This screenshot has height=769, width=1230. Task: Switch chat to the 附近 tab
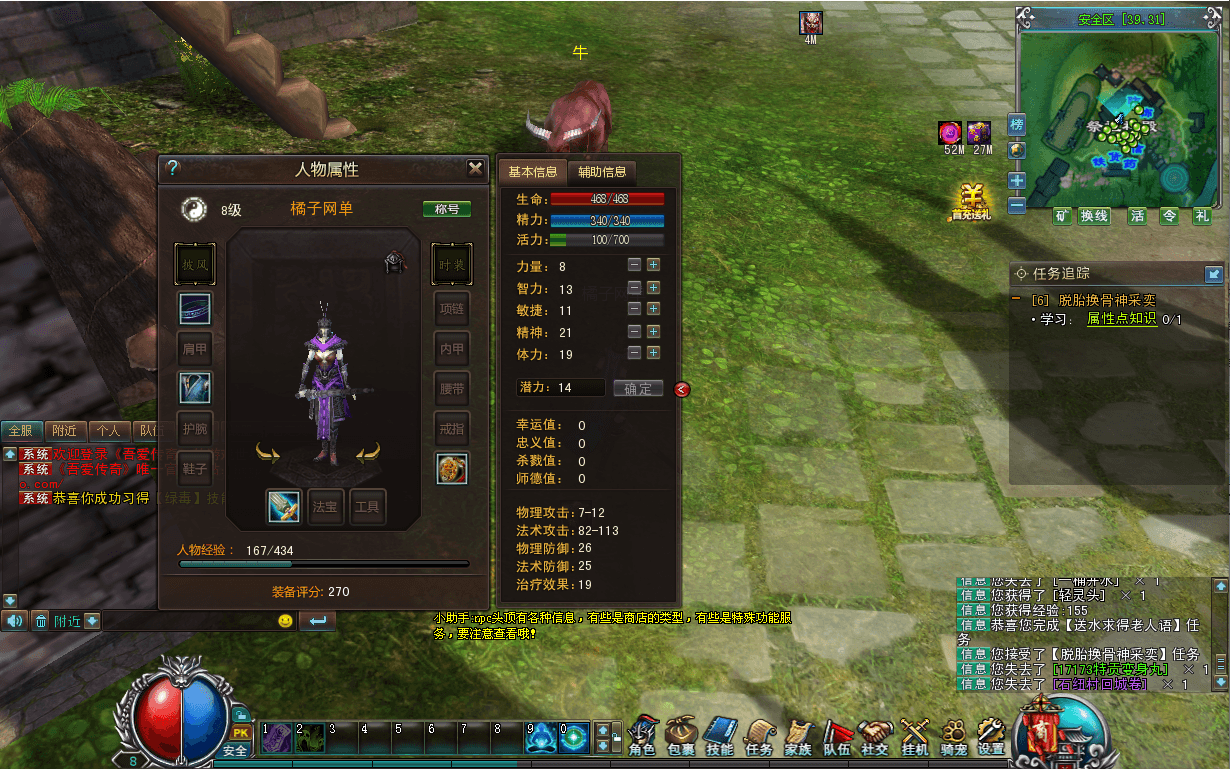pyautogui.click(x=65, y=431)
